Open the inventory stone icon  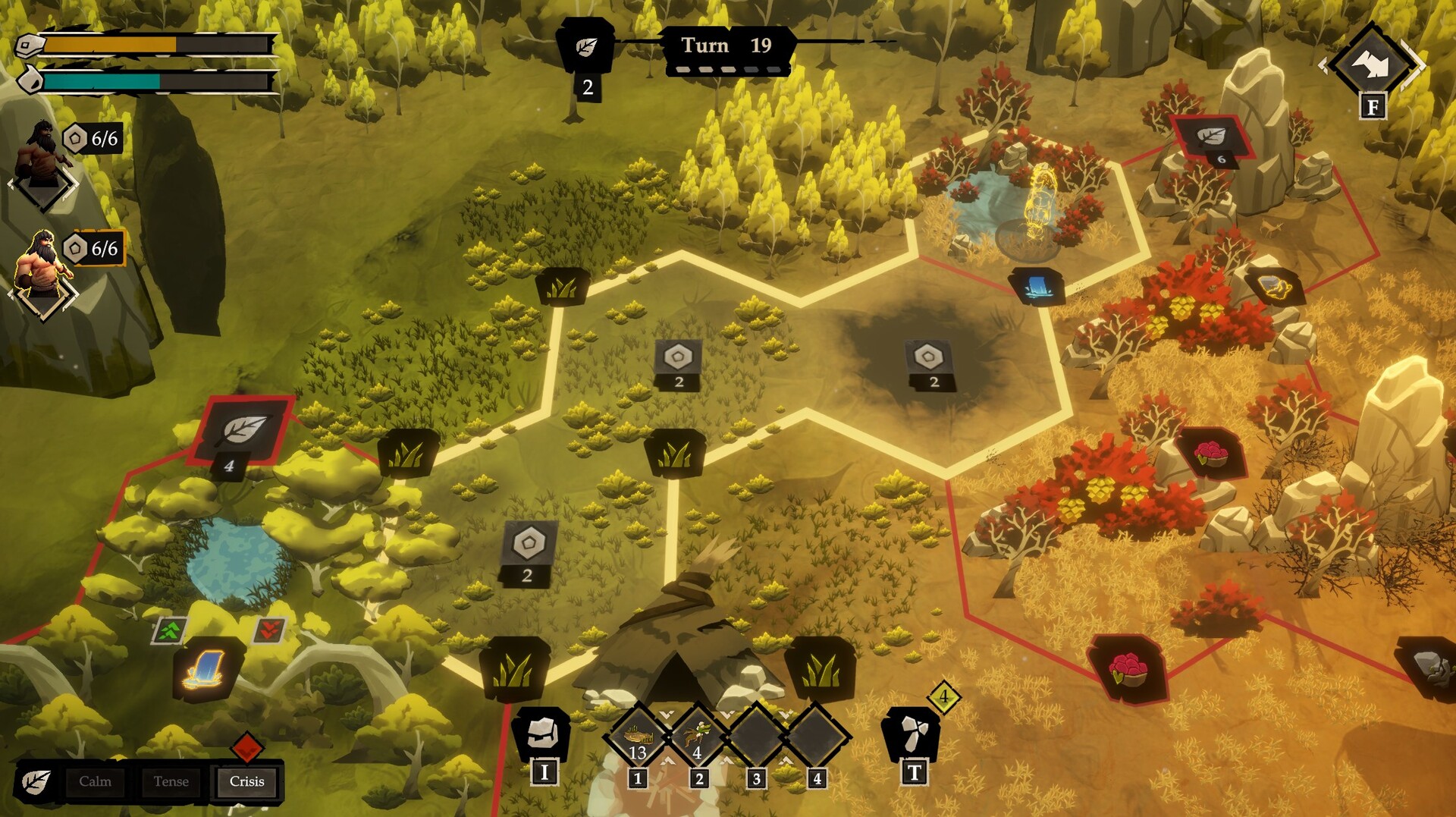pyautogui.click(x=543, y=733)
